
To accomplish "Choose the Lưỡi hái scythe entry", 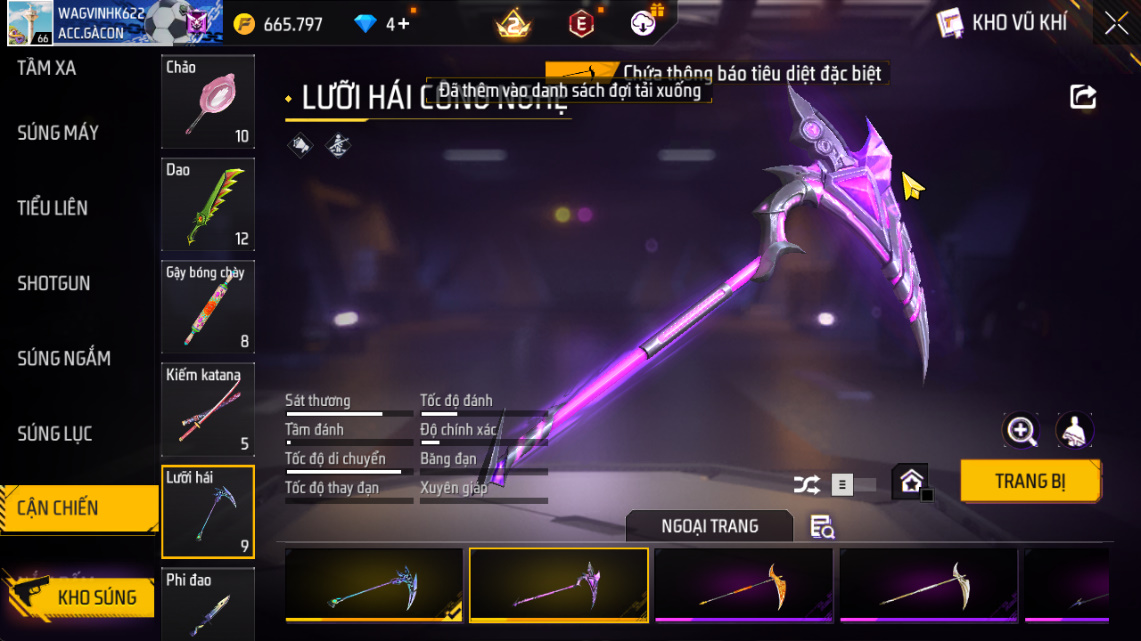I will coord(208,511).
